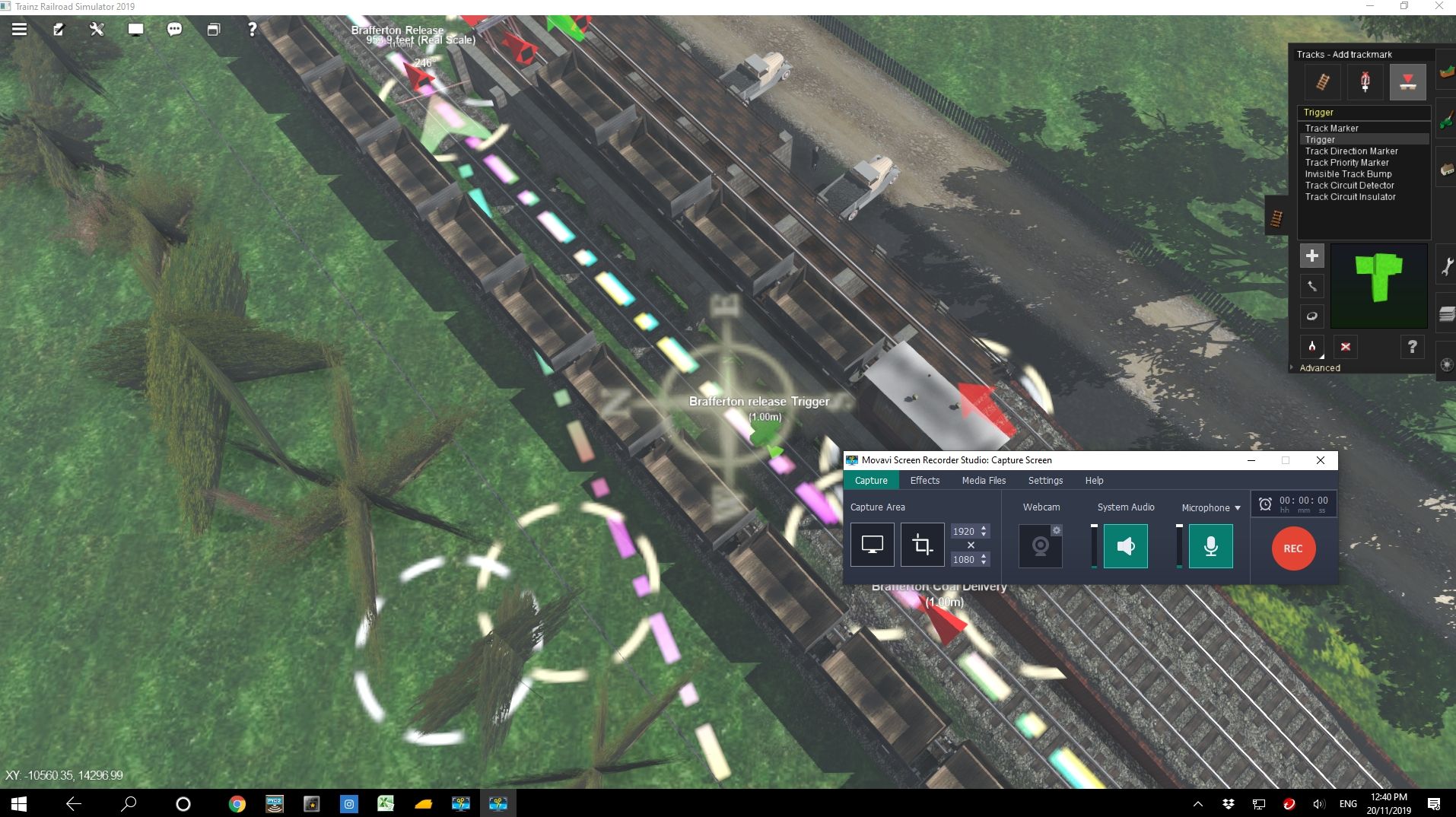This screenshot has width=1456, height=817.
Task: Click the green trigger preview thumbnail
Action: pyautogui.click(x=1378, y=286)
